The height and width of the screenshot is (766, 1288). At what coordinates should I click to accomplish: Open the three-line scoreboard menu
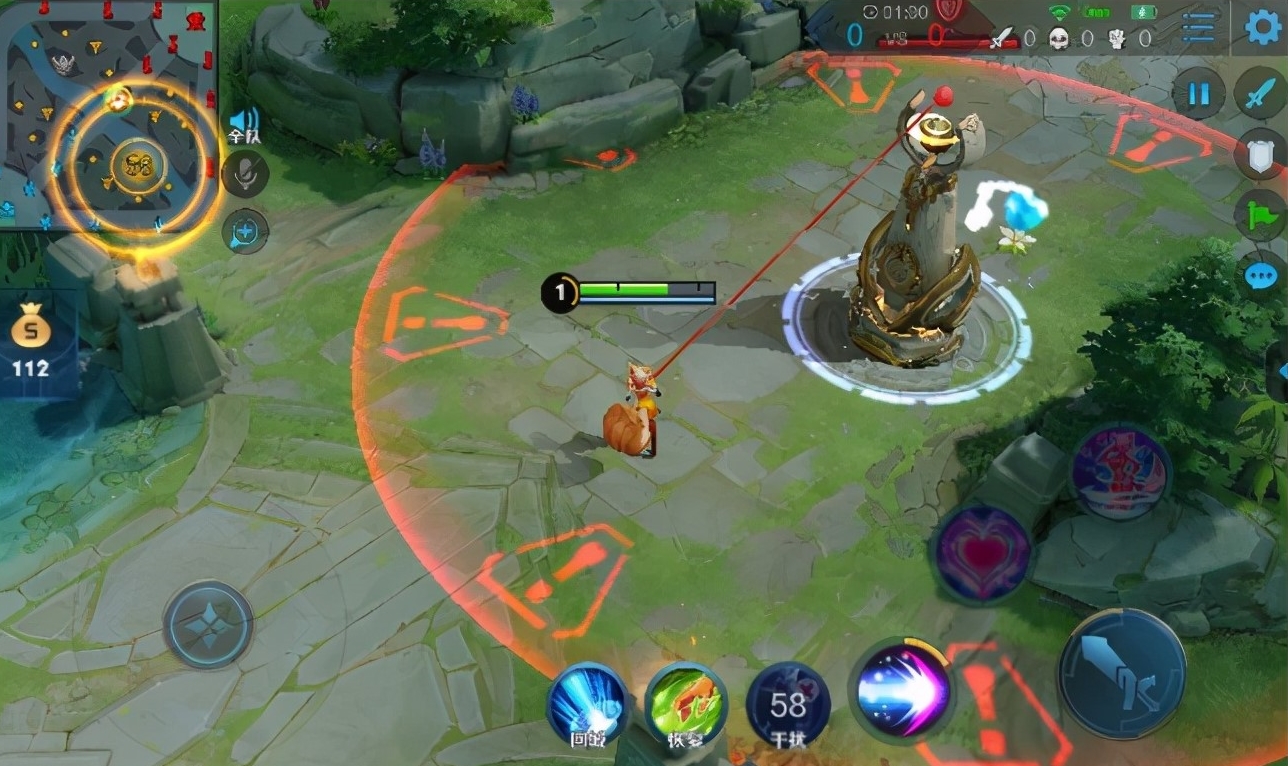point(1198,28)
